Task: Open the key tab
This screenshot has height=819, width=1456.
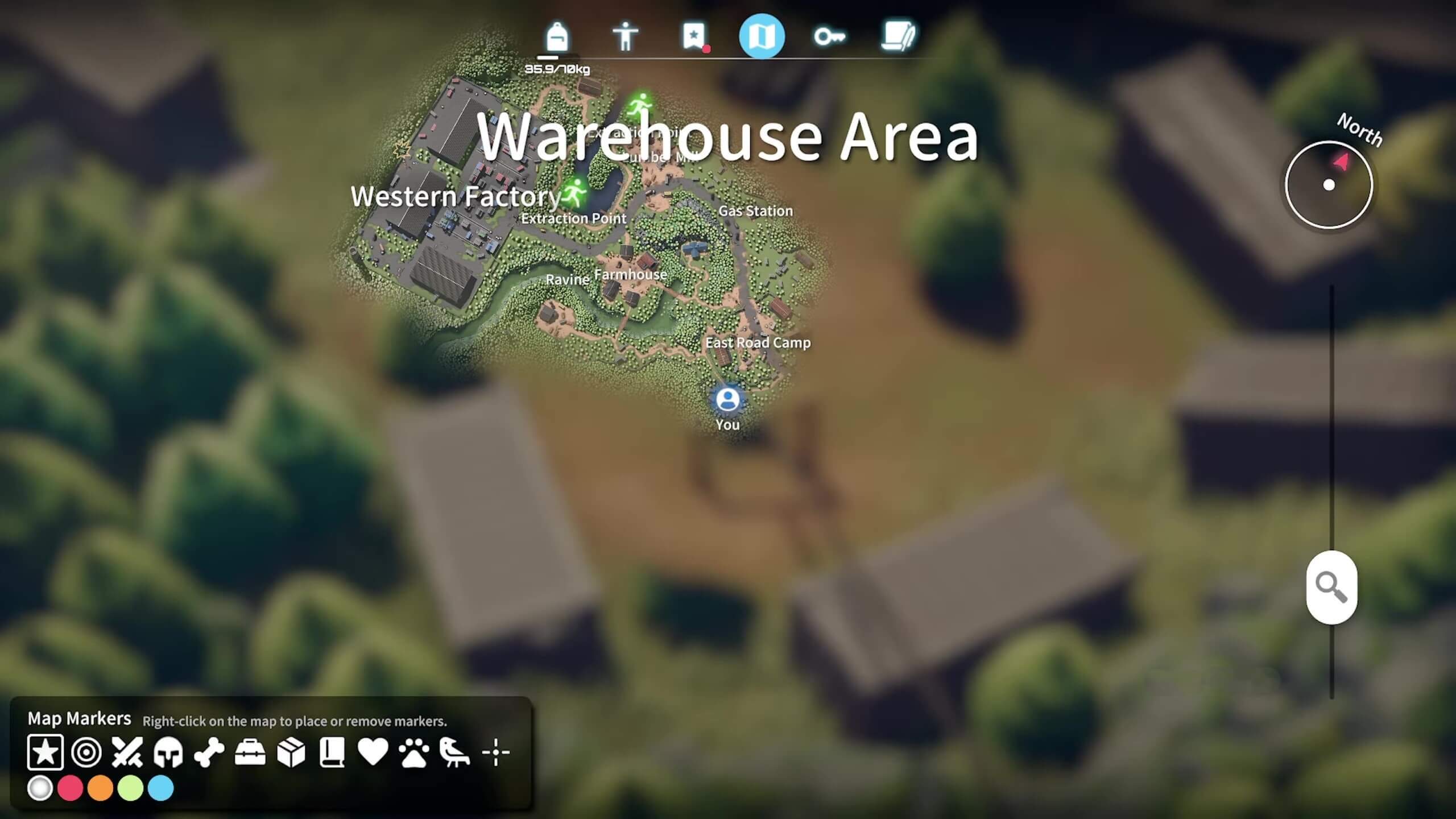Action: pos(829,38)
